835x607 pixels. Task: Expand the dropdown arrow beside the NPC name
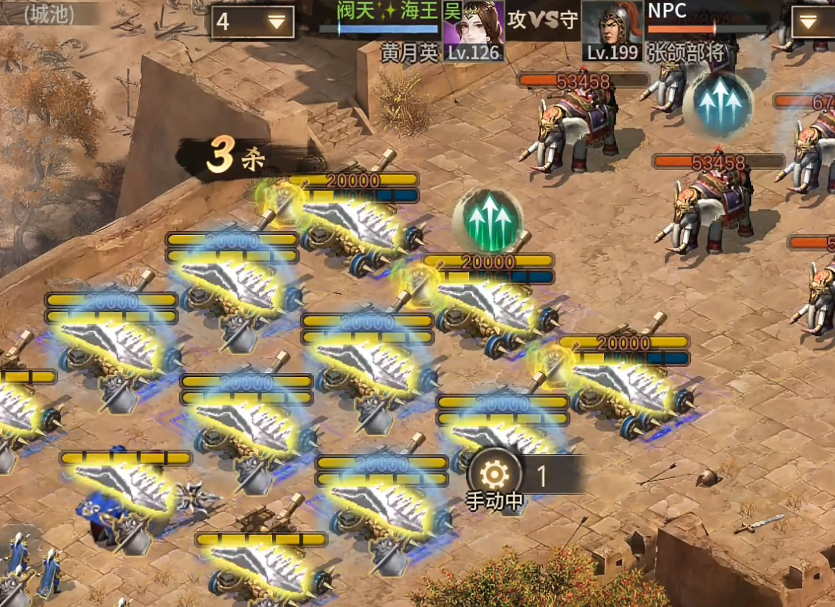(806, 21)
